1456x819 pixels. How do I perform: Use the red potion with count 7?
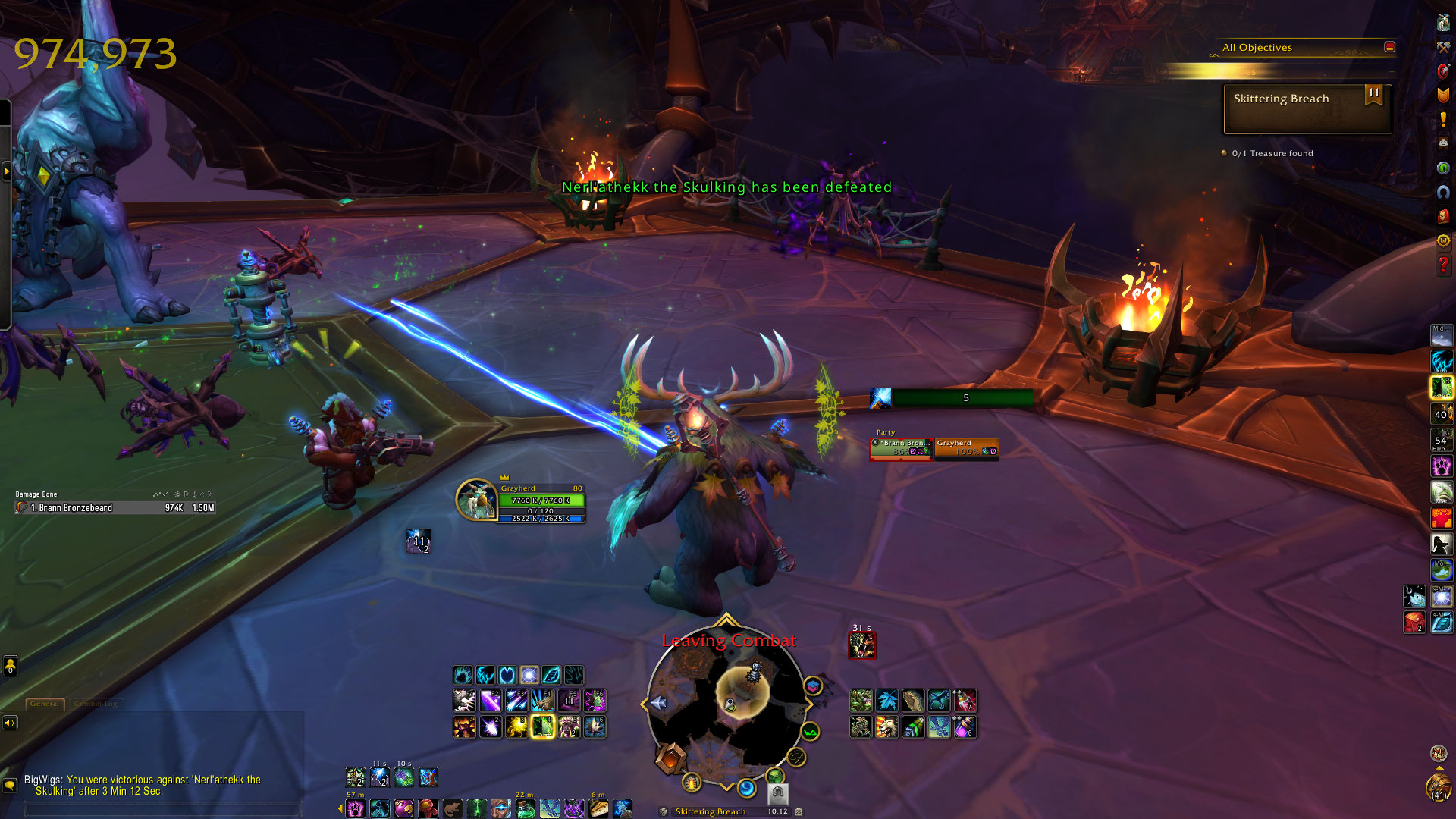point(965,701)
